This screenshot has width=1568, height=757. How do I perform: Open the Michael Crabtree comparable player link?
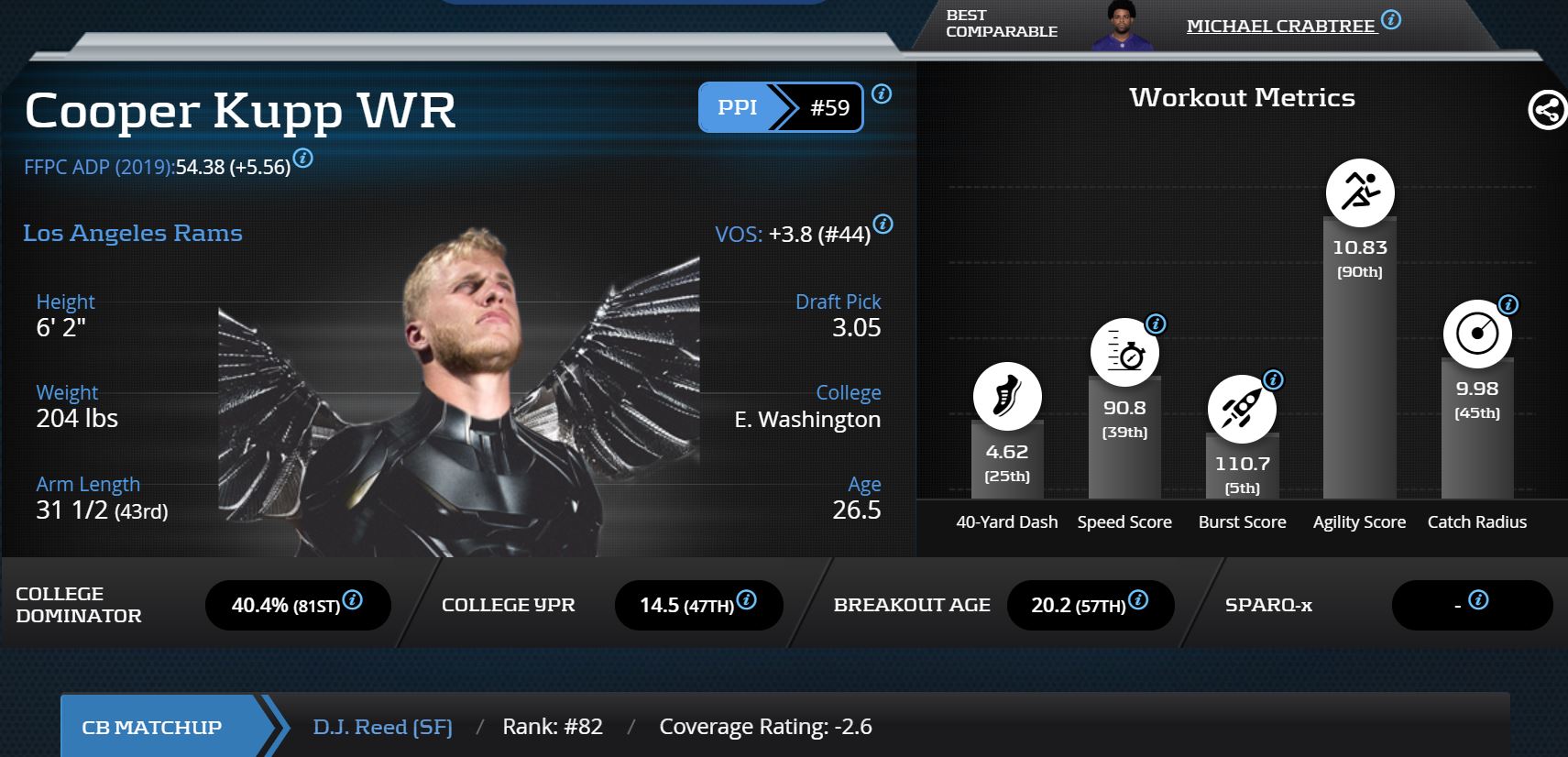1280,26
